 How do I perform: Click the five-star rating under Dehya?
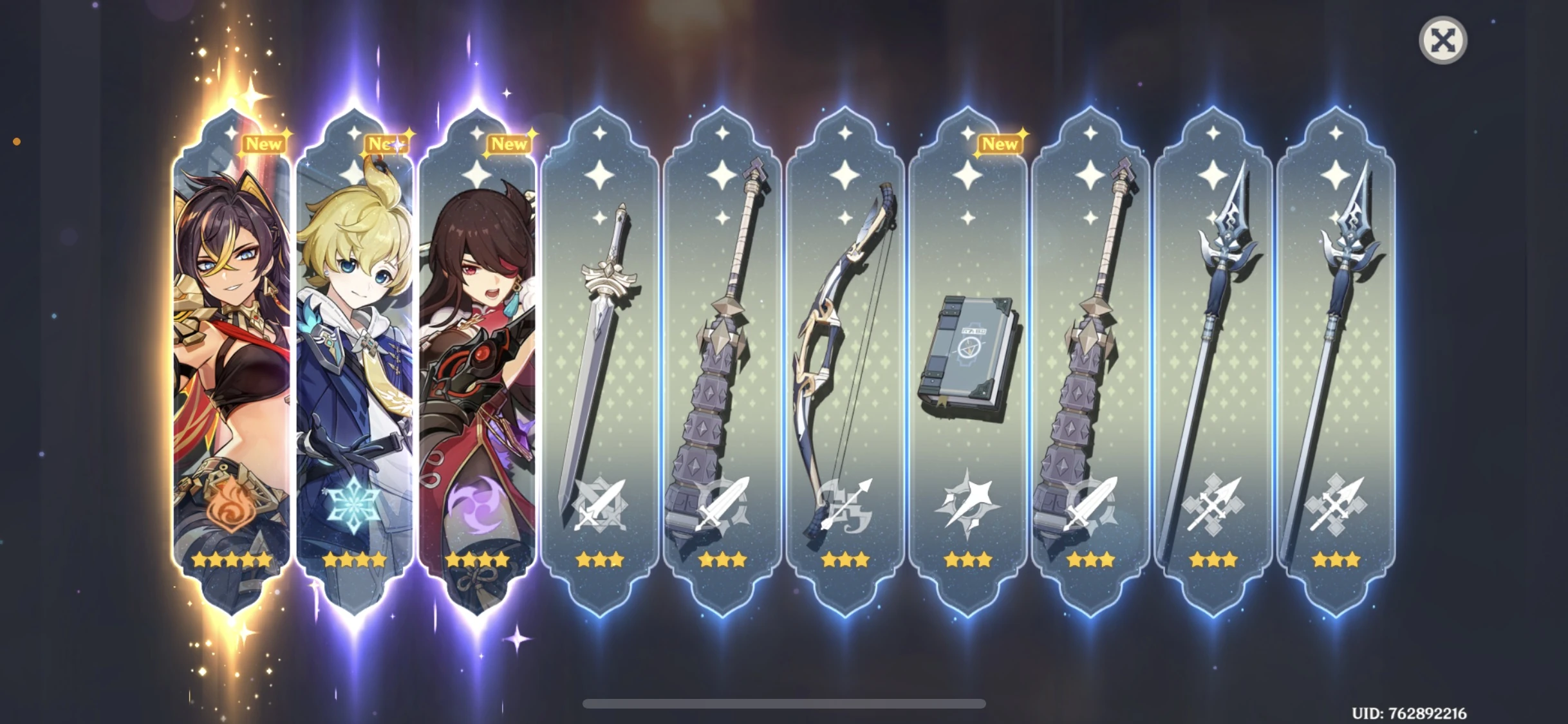click(x=232, y=559)
